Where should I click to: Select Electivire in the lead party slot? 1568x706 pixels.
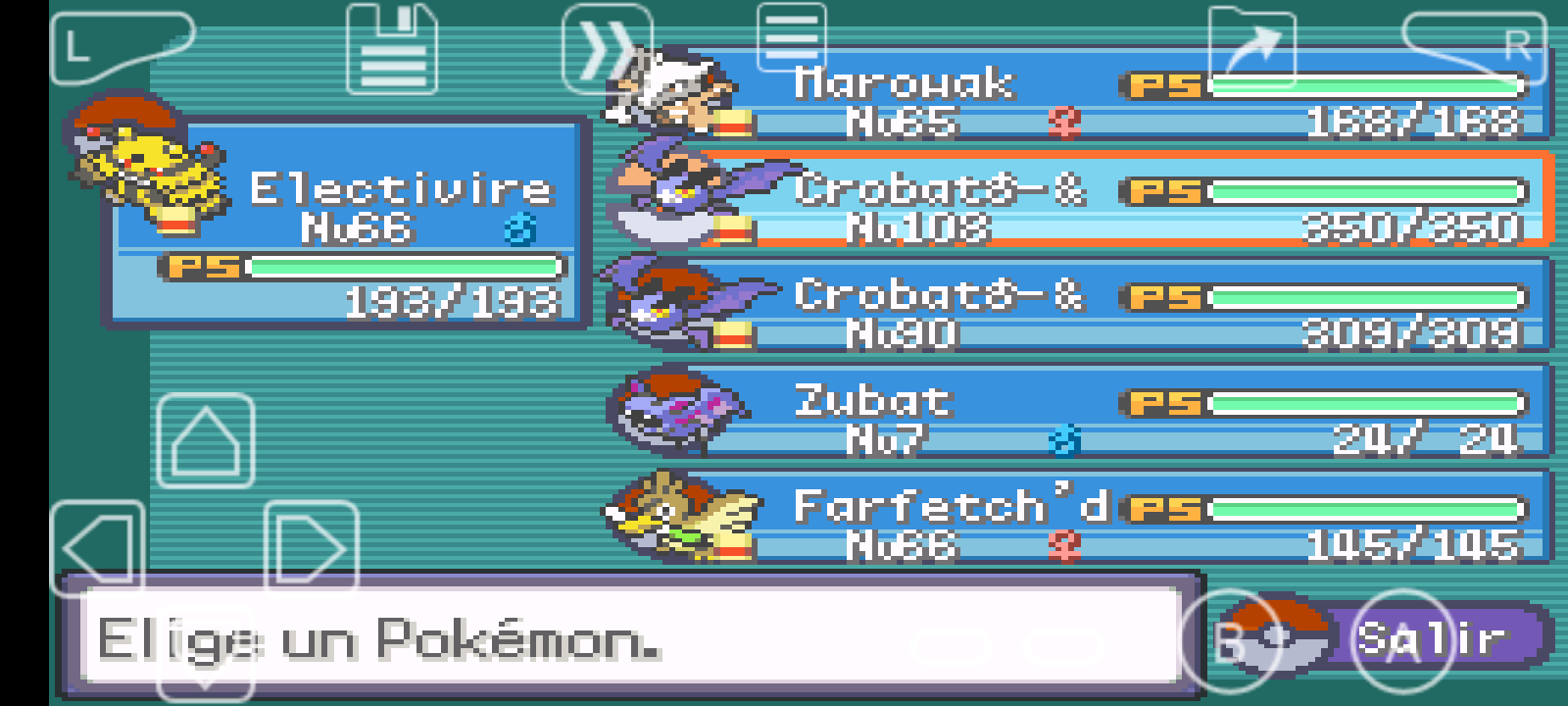click(348, 226)
